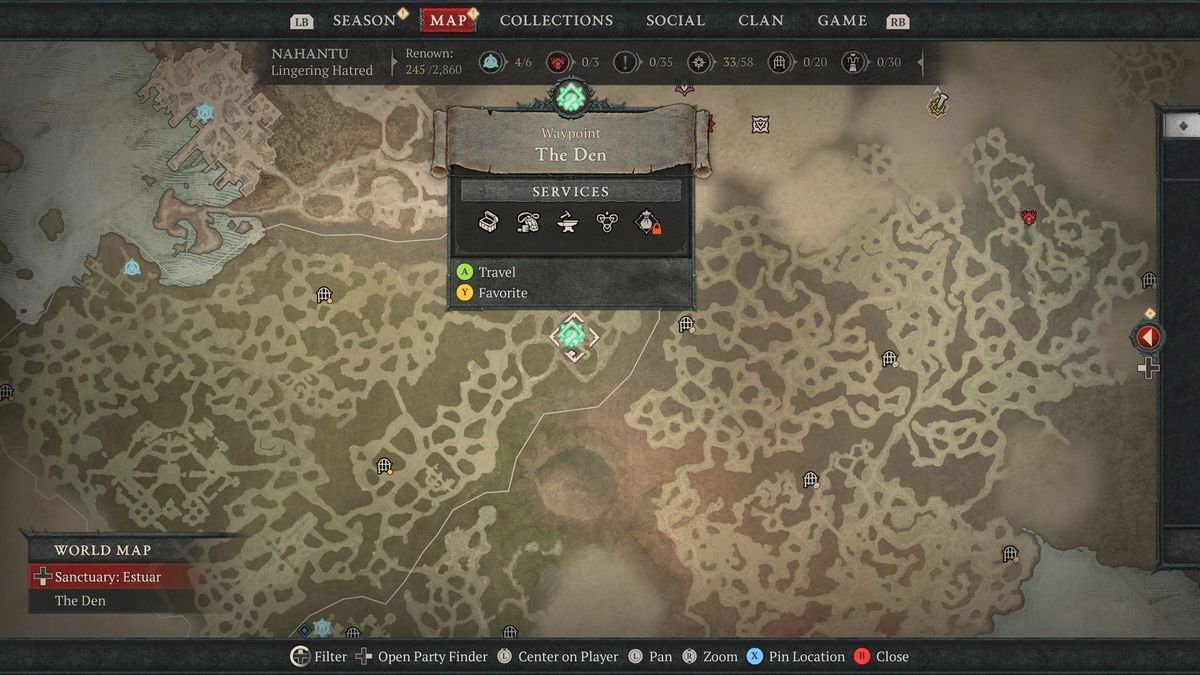
Task: Click The Den waypoint marker on map
Action: 573,335
